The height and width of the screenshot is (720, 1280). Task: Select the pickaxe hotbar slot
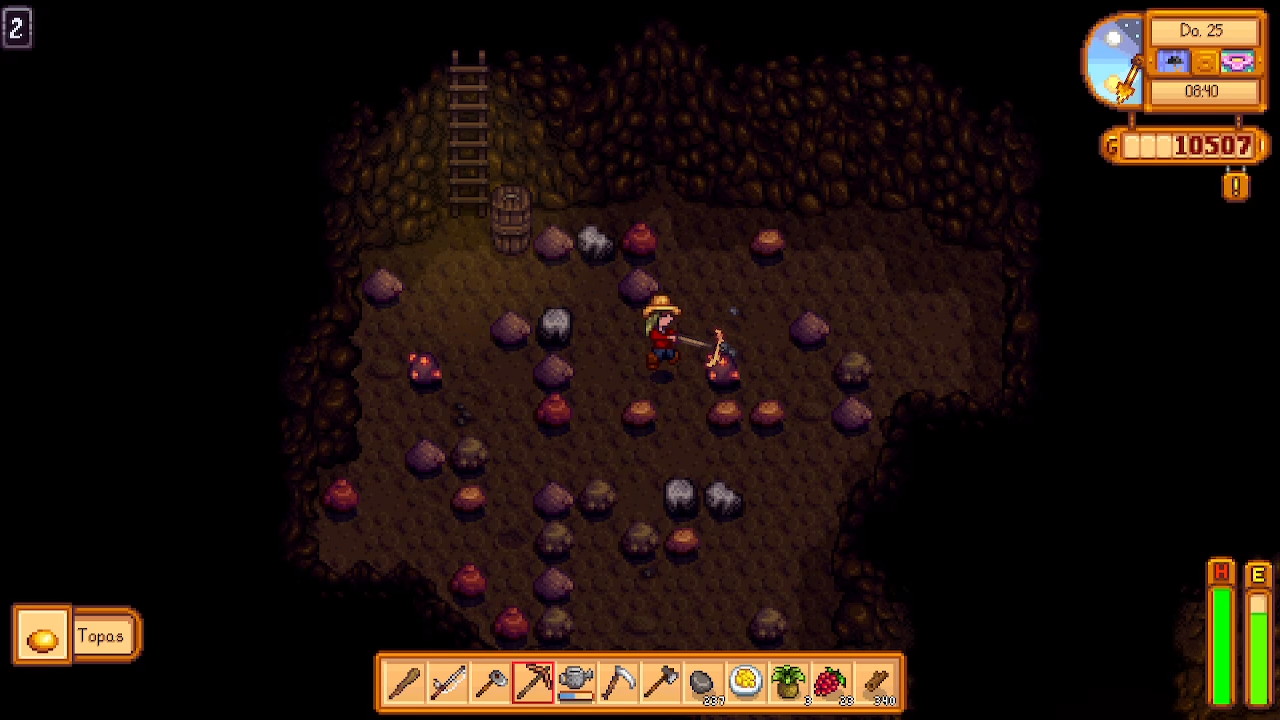coord(533,683)
